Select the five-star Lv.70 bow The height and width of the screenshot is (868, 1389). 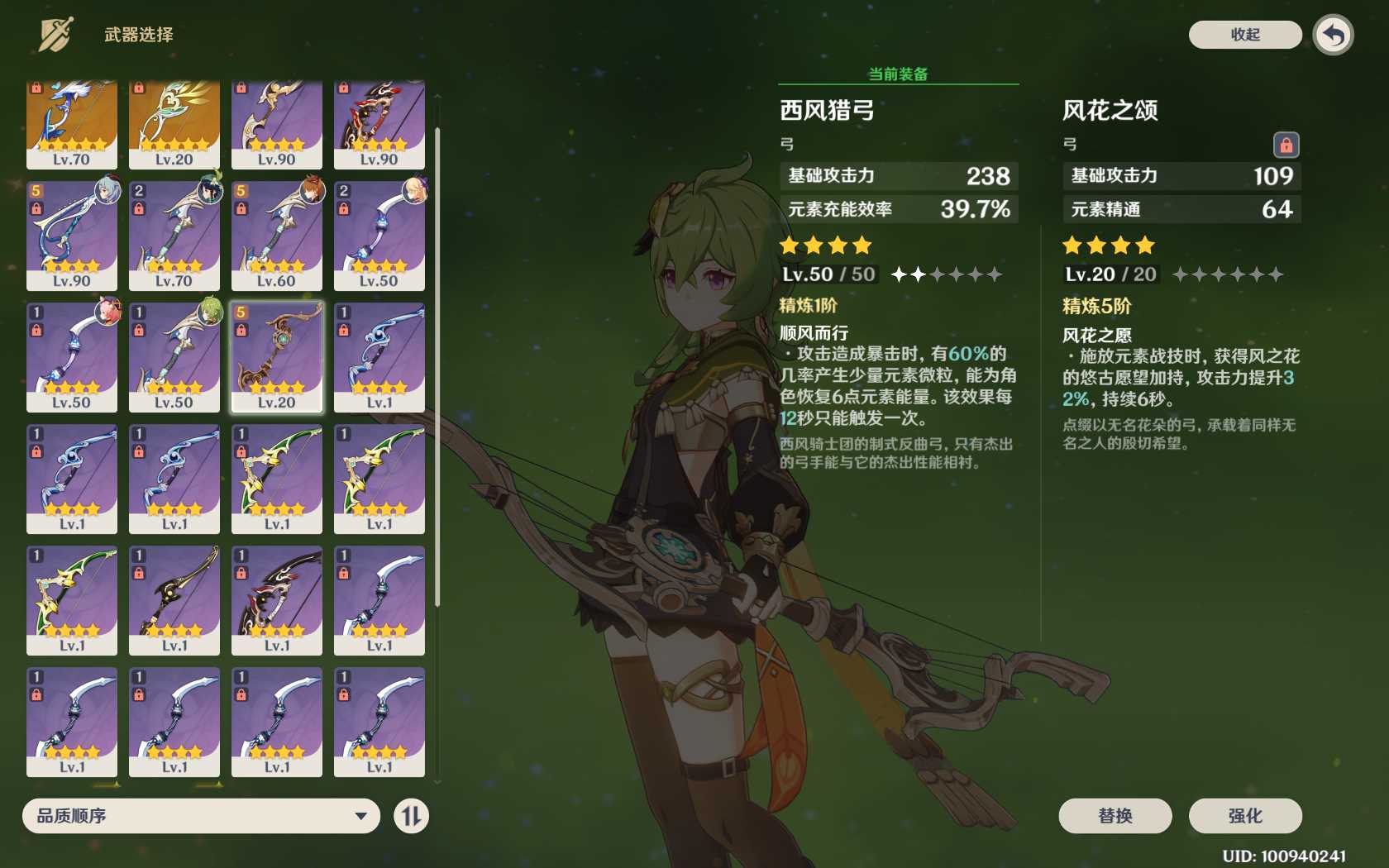72,124
